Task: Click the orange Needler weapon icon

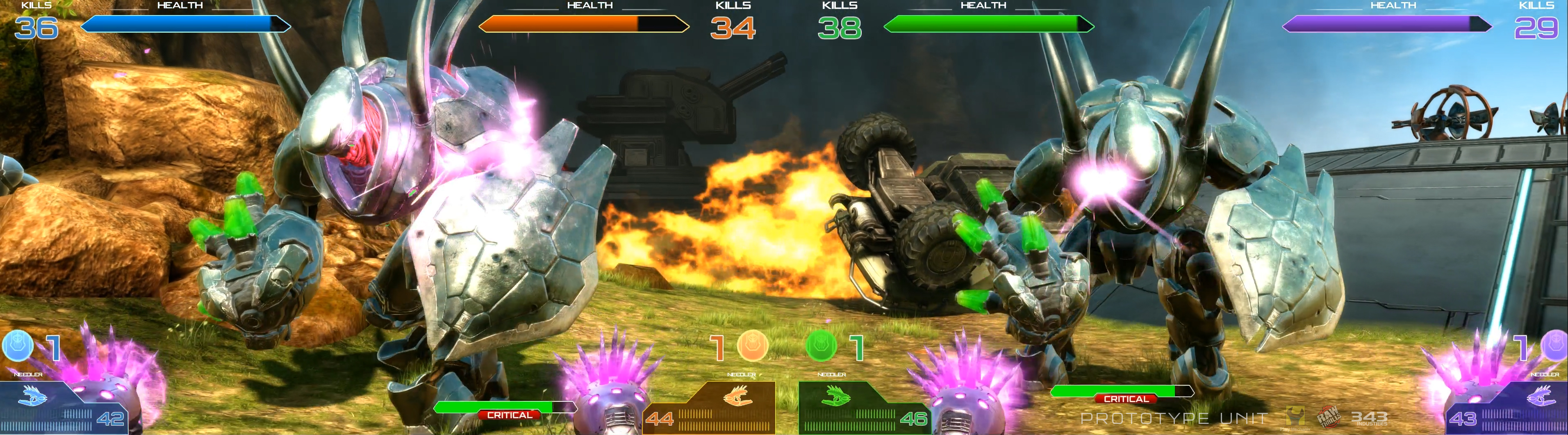Action: coord(738,397)
